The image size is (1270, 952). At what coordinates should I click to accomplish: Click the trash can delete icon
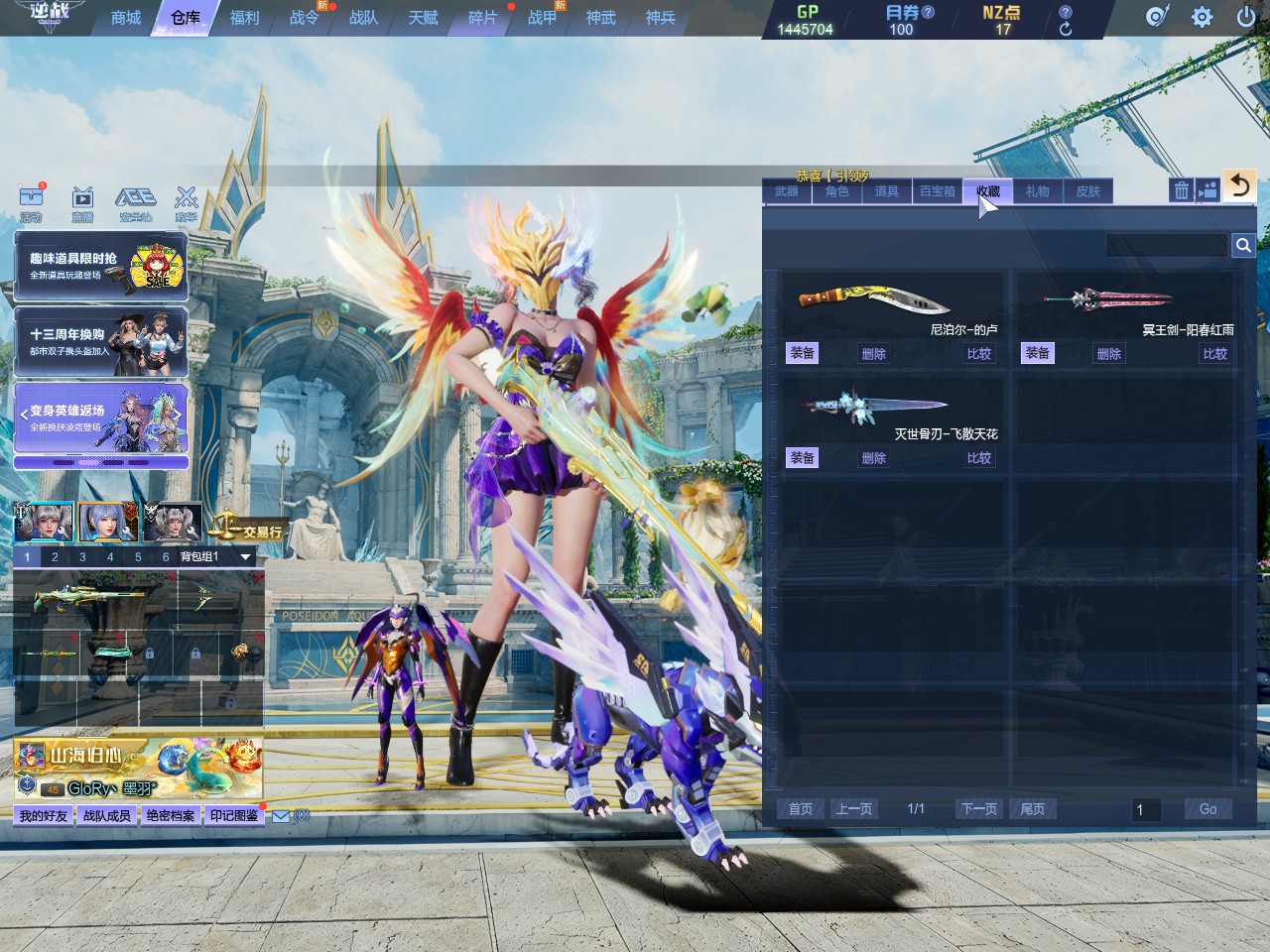[1181, 190]
